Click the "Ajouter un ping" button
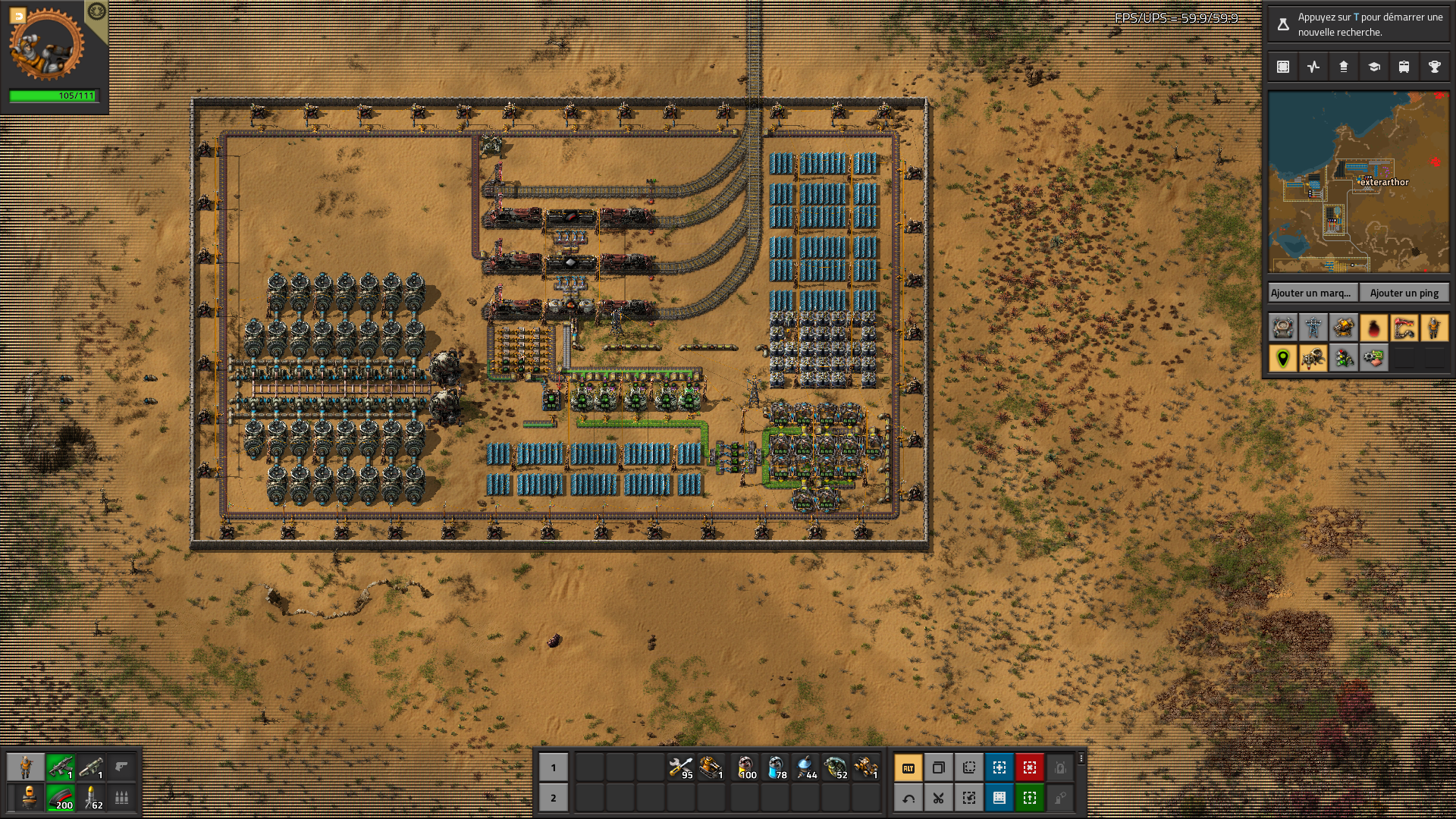This screenshot has width=1456, height=819. pos(1404,293)
